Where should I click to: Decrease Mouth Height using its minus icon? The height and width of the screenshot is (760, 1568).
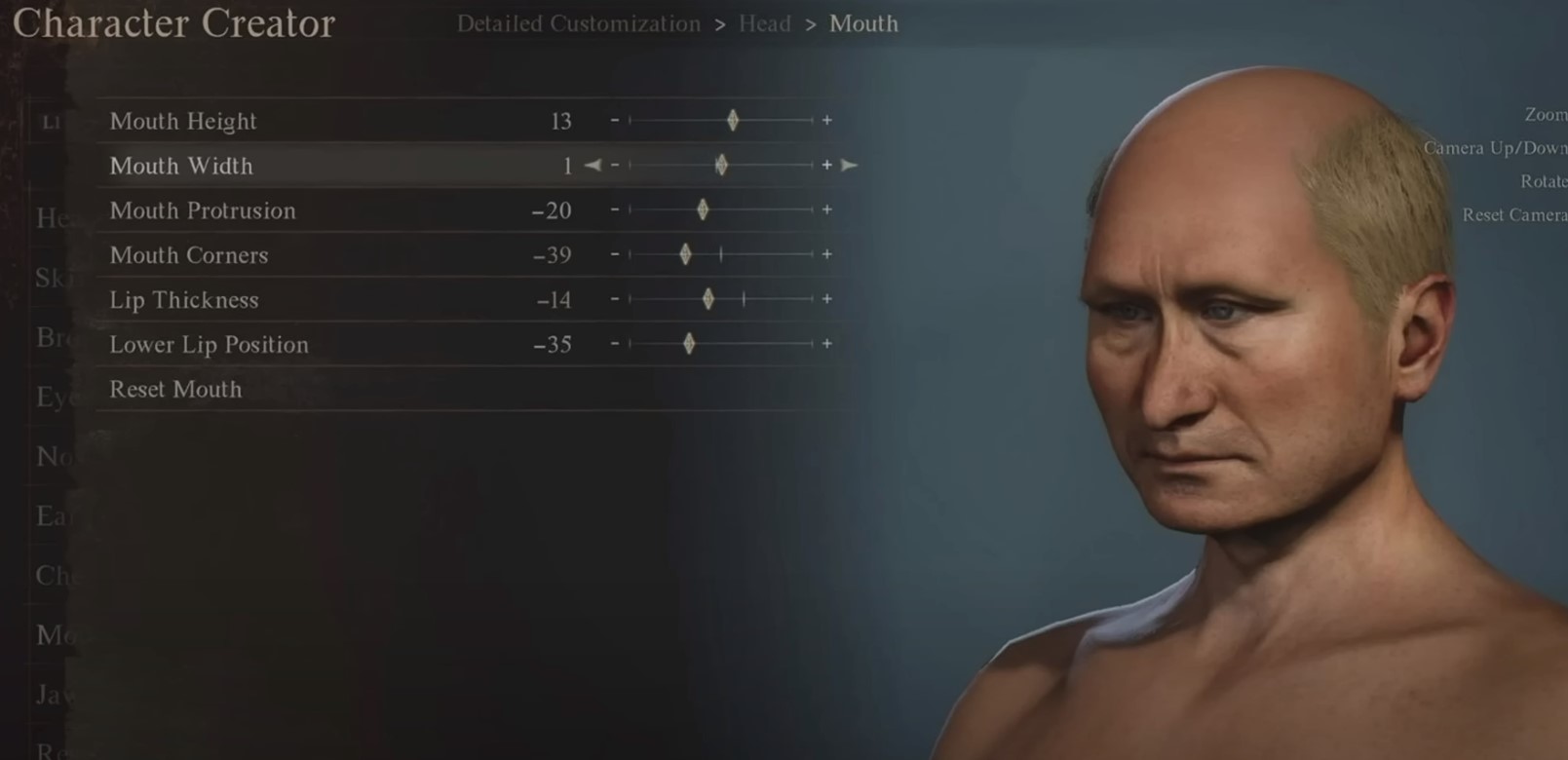(616, 121)
